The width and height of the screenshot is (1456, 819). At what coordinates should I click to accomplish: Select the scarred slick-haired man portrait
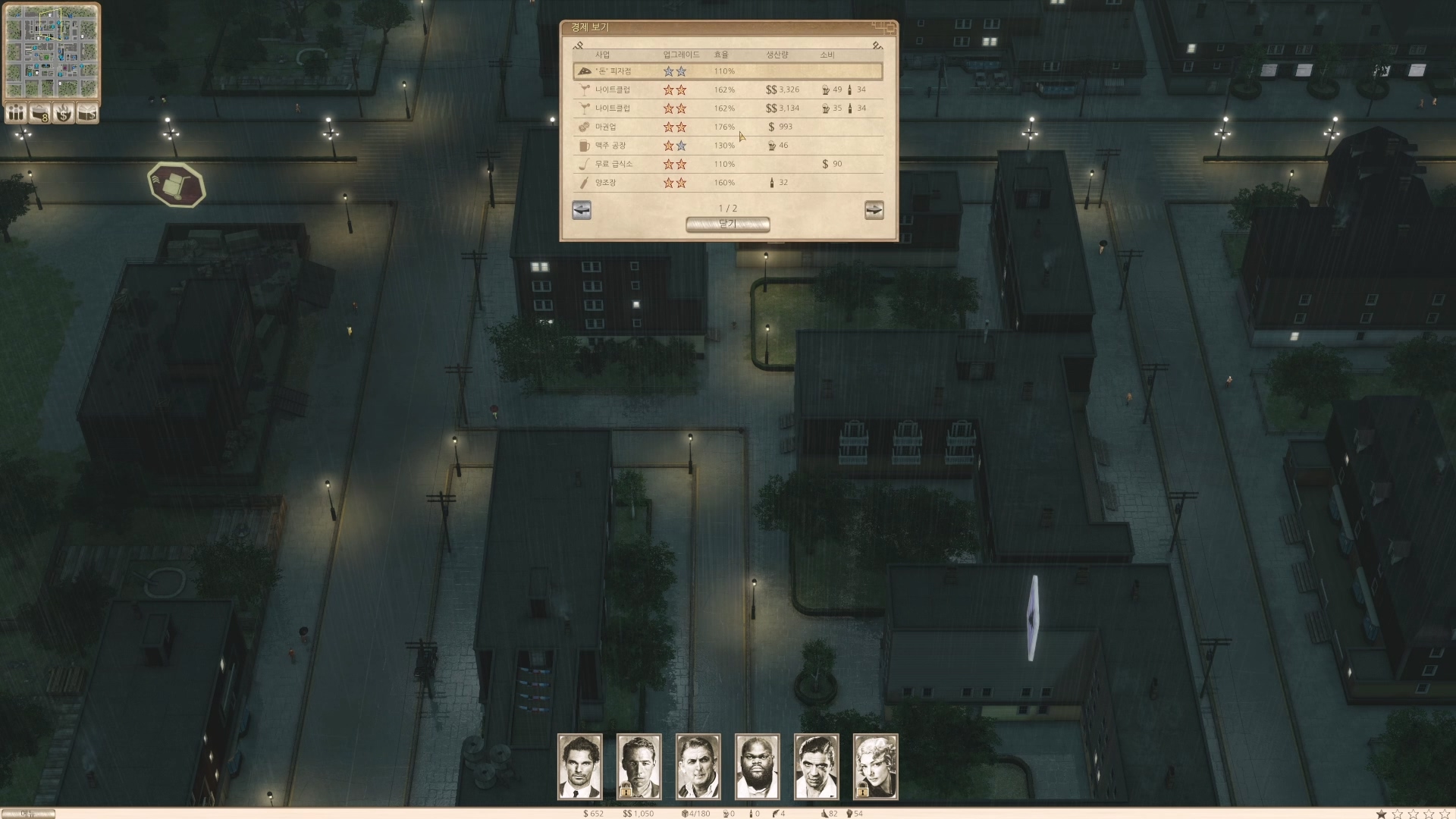pos(817,766)
